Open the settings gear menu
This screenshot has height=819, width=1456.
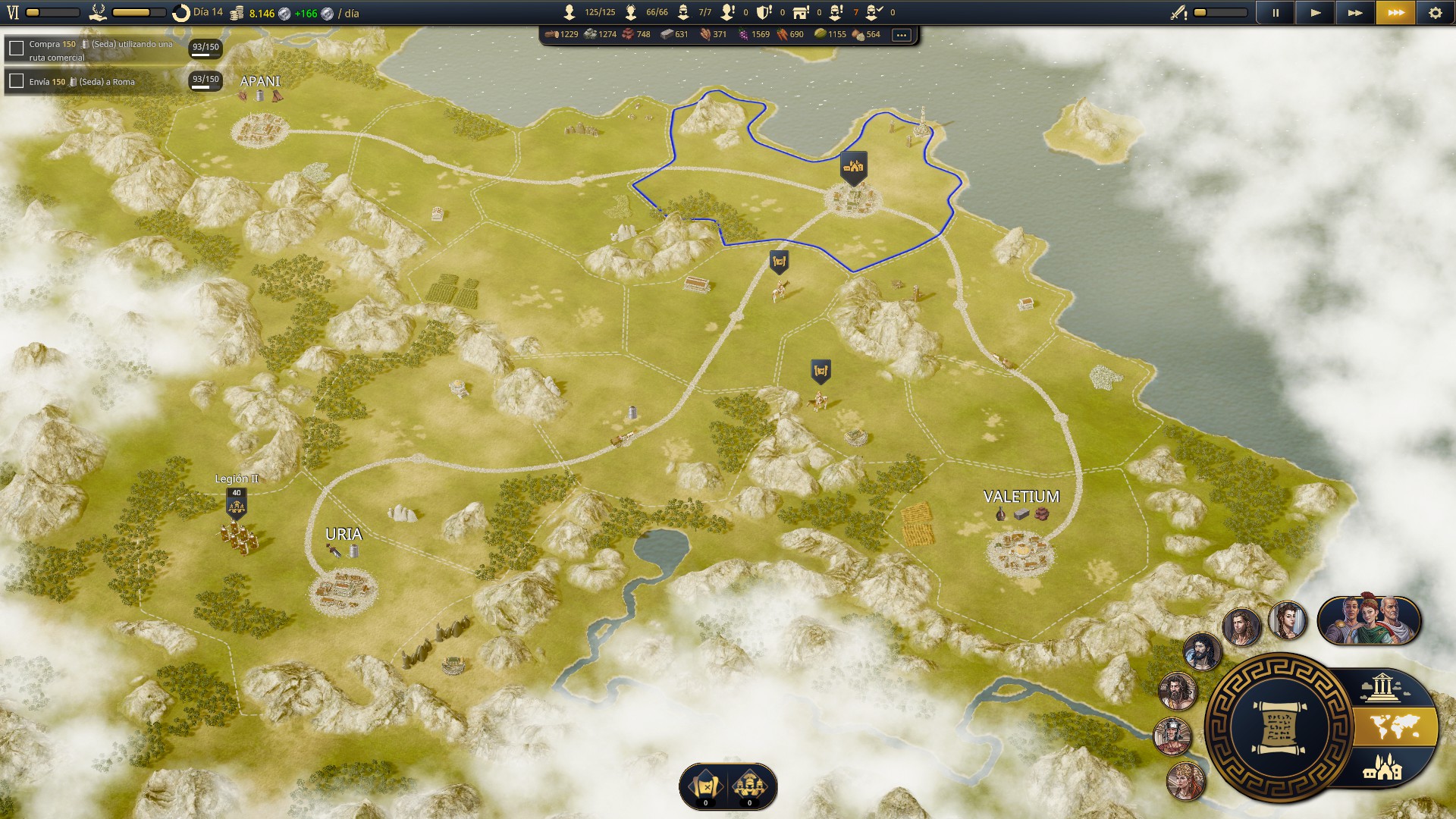click(1435, 13)
